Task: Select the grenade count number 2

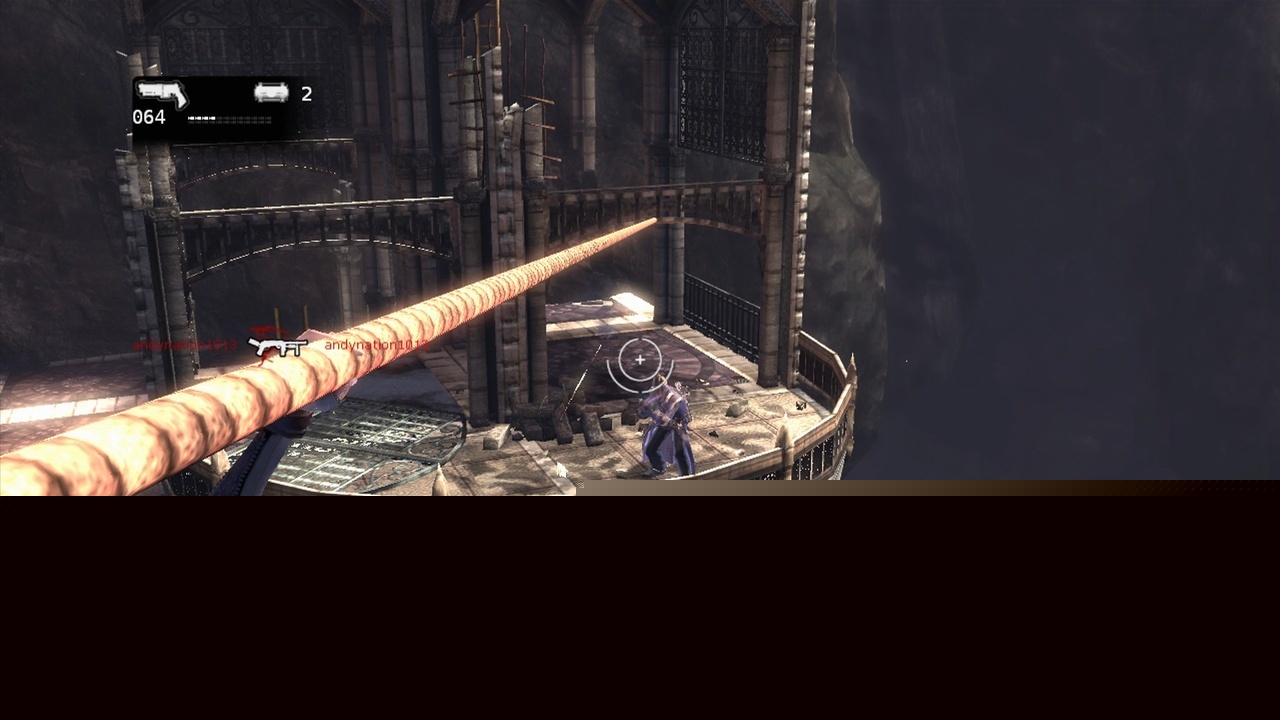Action: [306, 95]
